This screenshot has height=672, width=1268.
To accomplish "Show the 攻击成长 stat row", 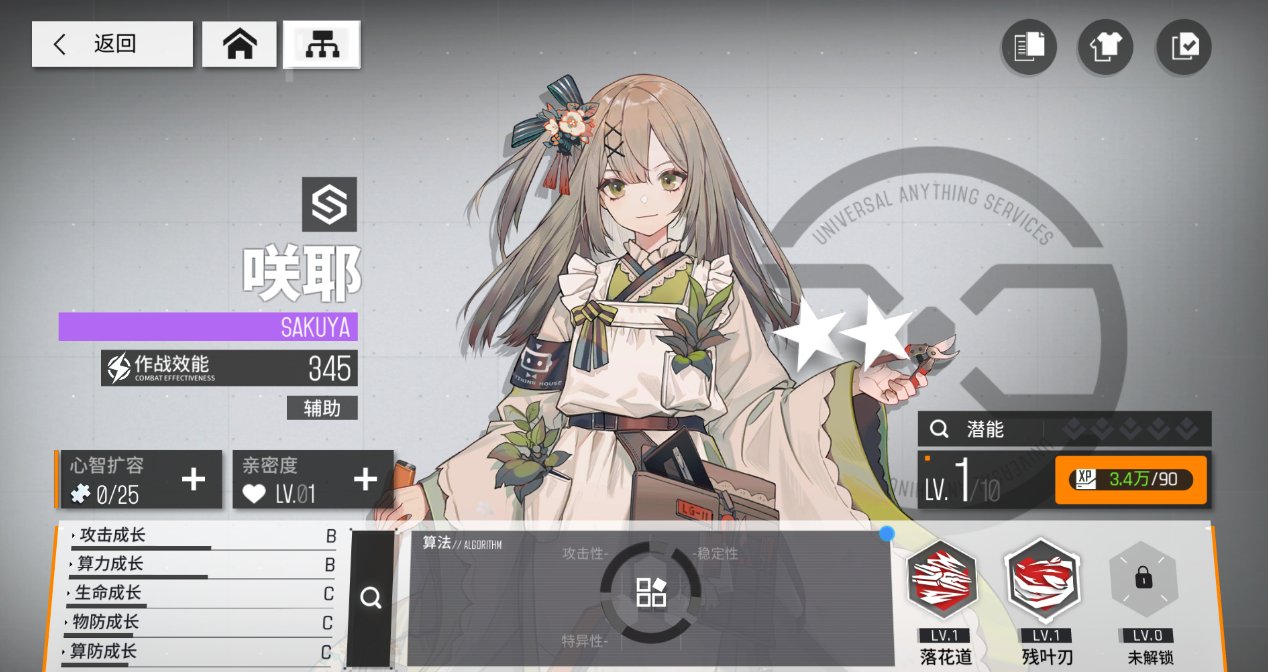I will (200, 537).
